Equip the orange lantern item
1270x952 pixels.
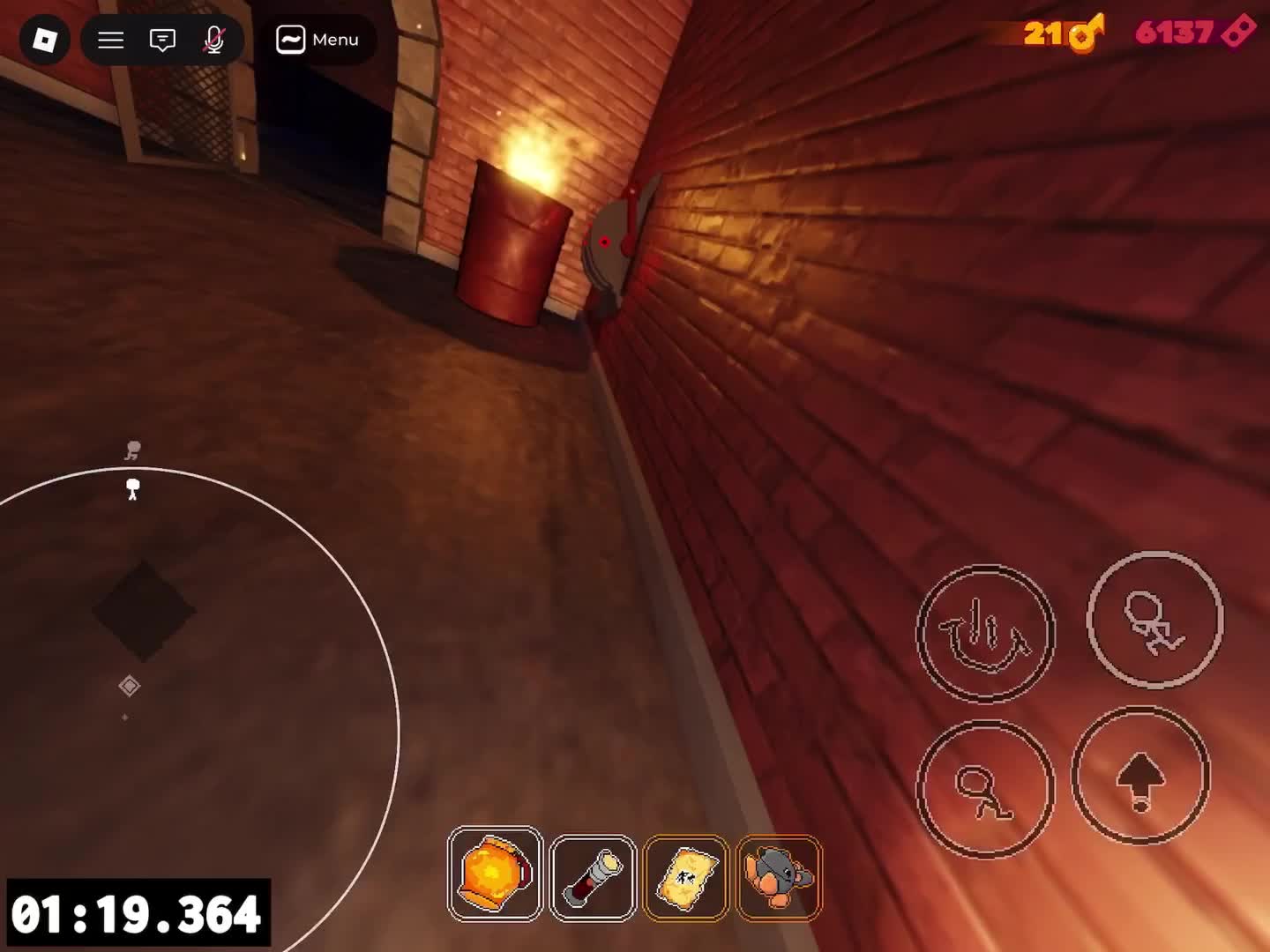tap(496, 877)
